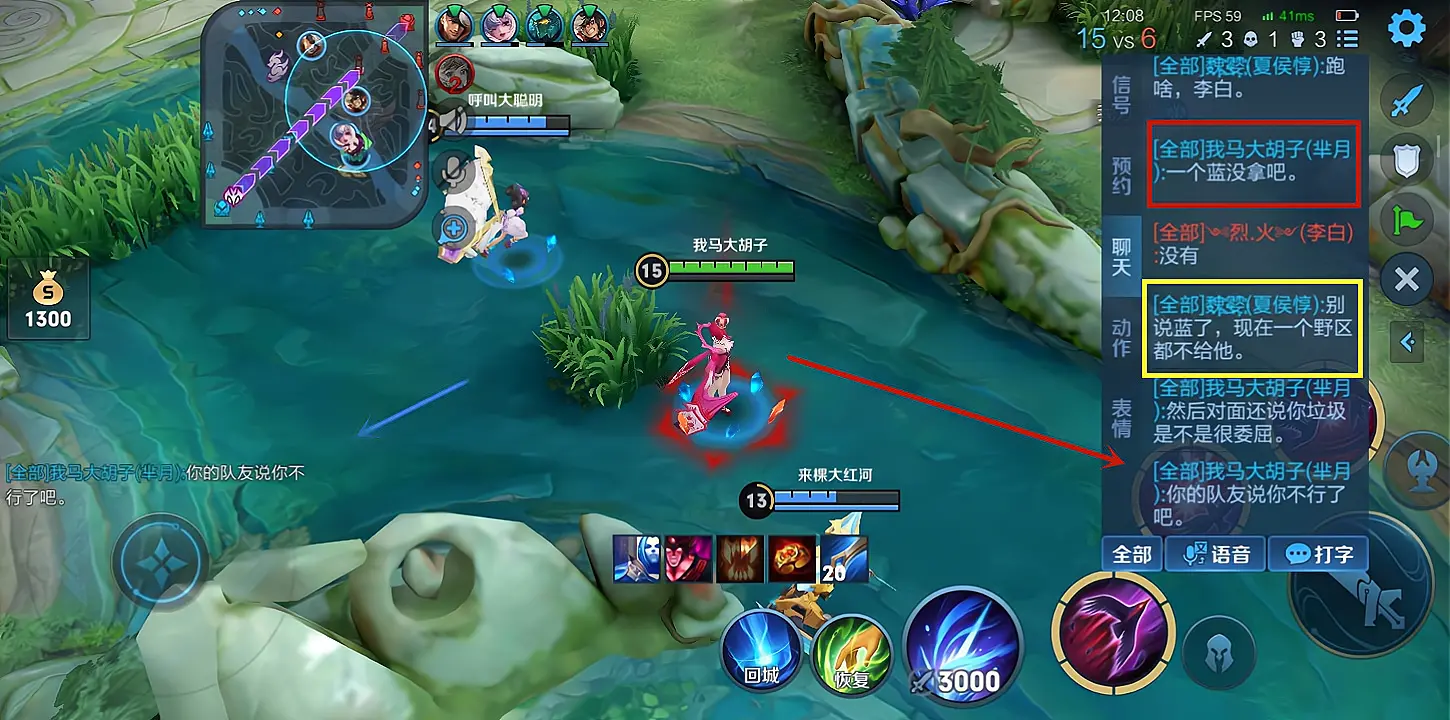Open the 动作 tab
Image resolution: width=1450 pixels, height=720 pixels.
coord(1122,338)
